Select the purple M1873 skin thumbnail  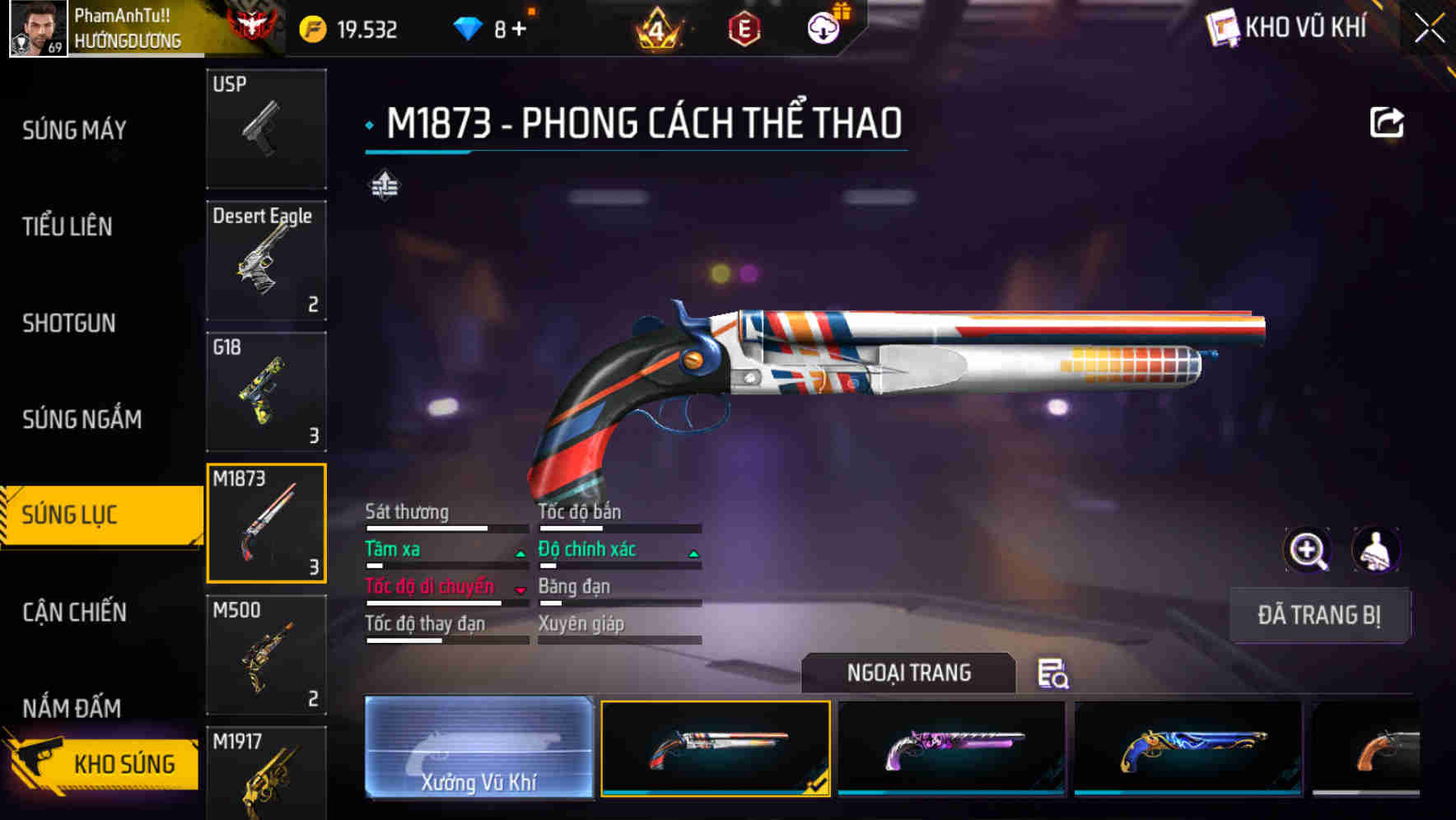[x=951, y=748]
